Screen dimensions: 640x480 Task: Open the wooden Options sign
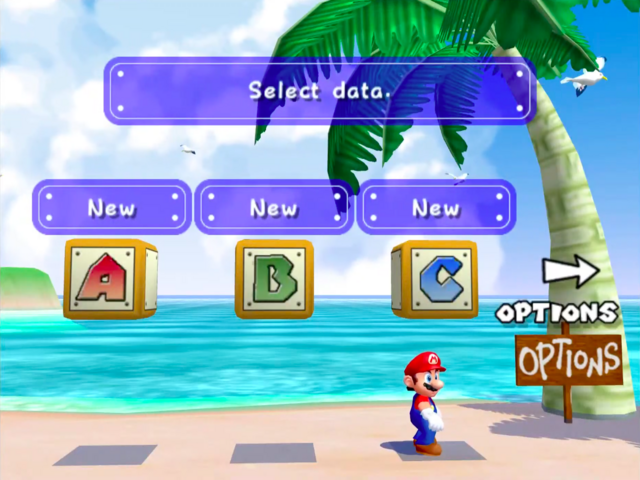point(568,357)
